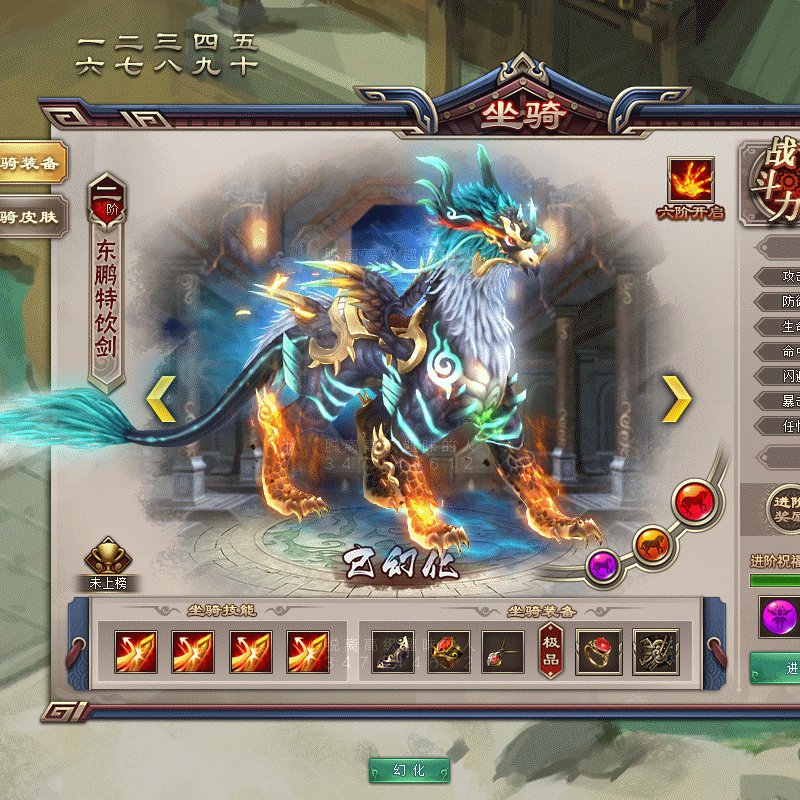The height and width of the screenshot is (800, 800).
Task: Open the 骑装备 tab on the left
Action: pos(30,163)
